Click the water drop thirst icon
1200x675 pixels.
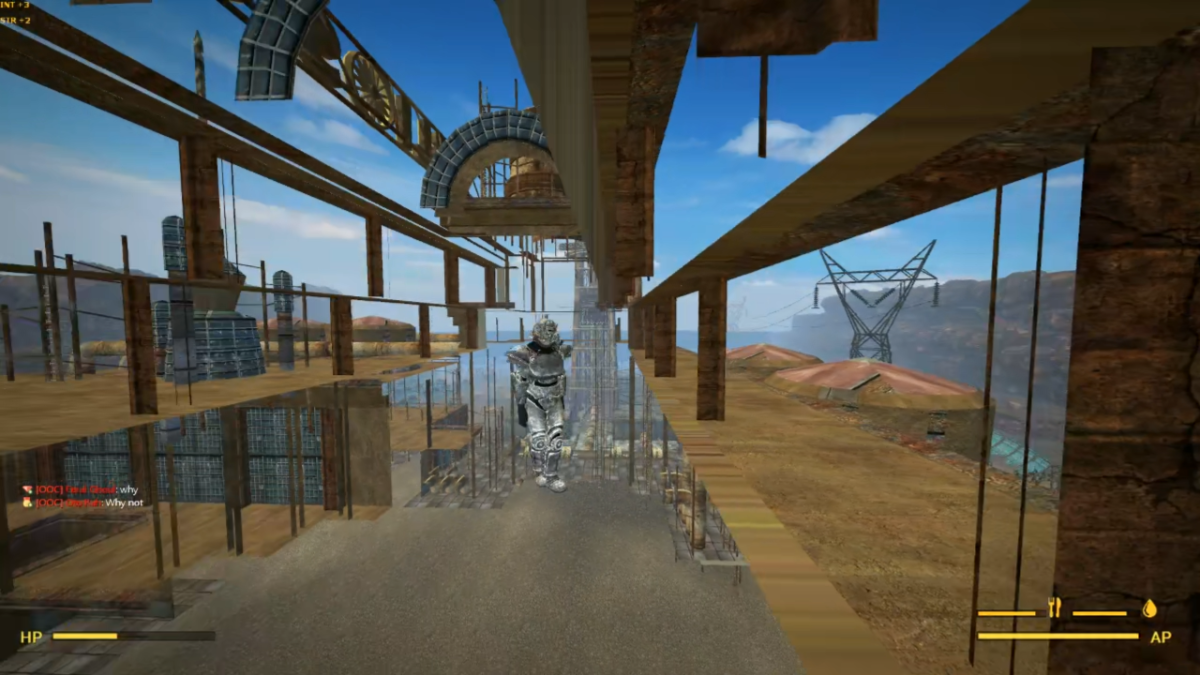[x=1149, y=607]
